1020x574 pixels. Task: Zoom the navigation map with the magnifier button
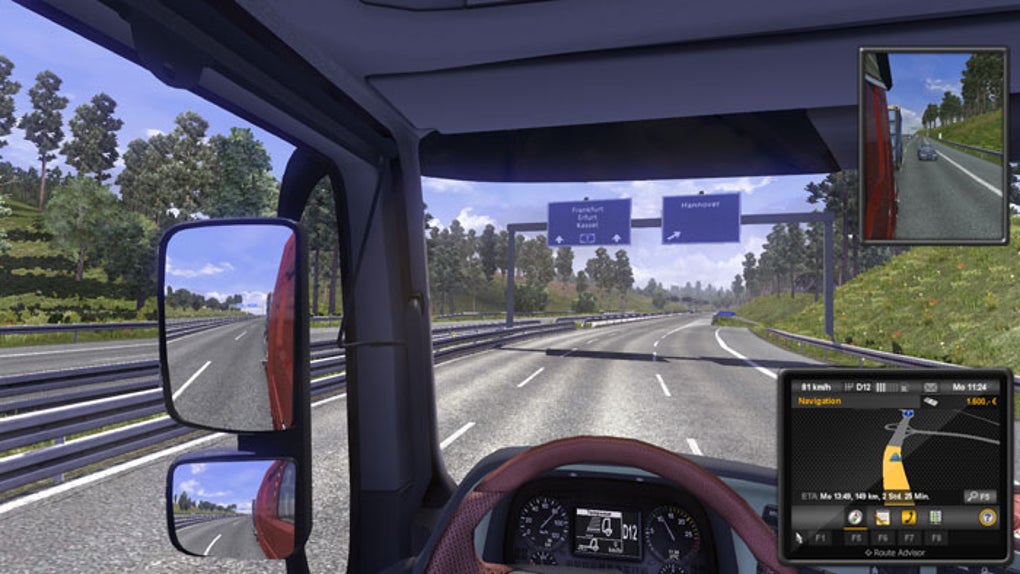(x=979, y=495)
